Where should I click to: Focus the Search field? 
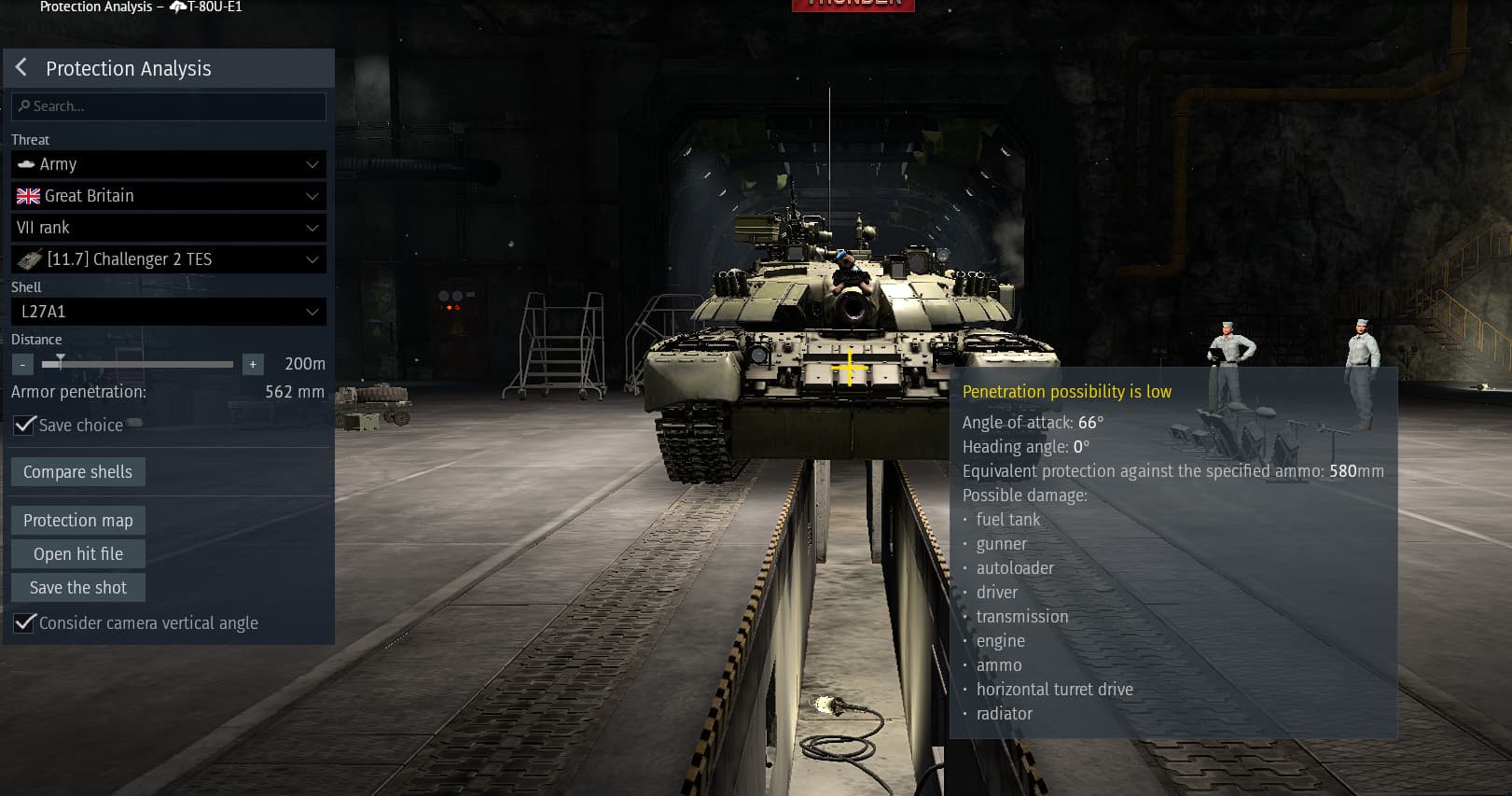169,106
